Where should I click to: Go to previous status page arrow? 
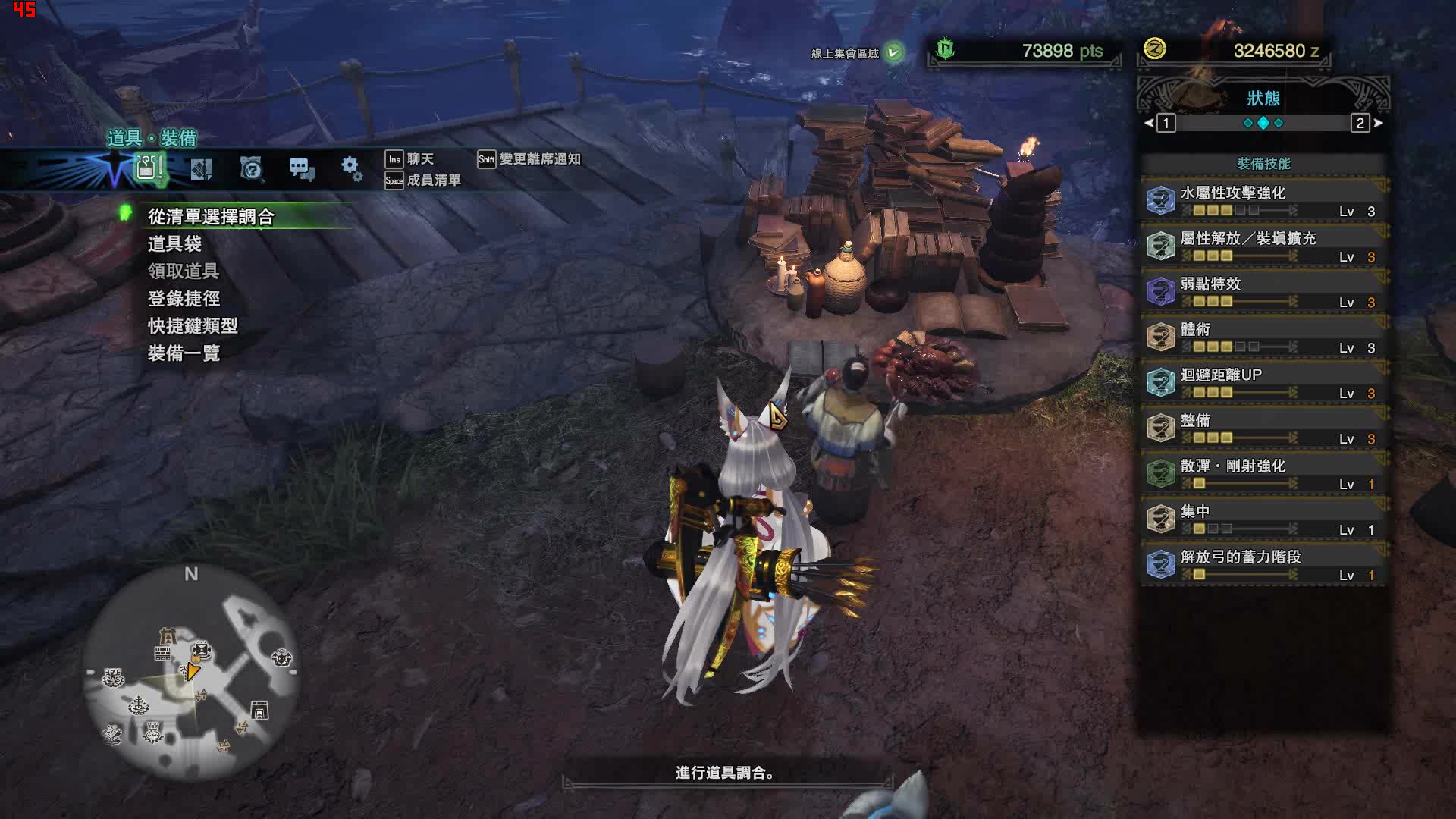pyautogui.click(x=1150, y=123)
